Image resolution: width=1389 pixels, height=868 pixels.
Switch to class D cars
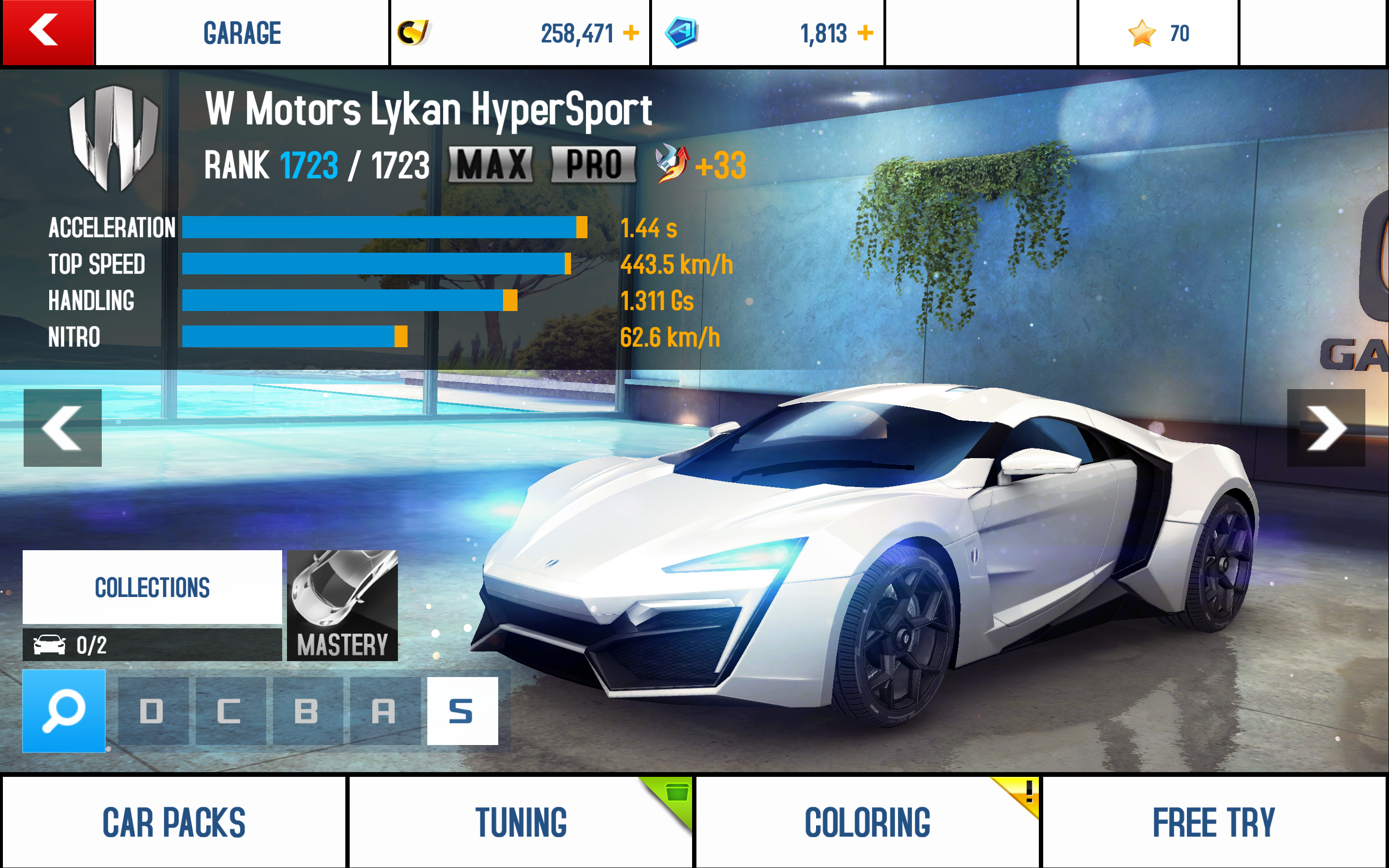(x=153, y=711)
